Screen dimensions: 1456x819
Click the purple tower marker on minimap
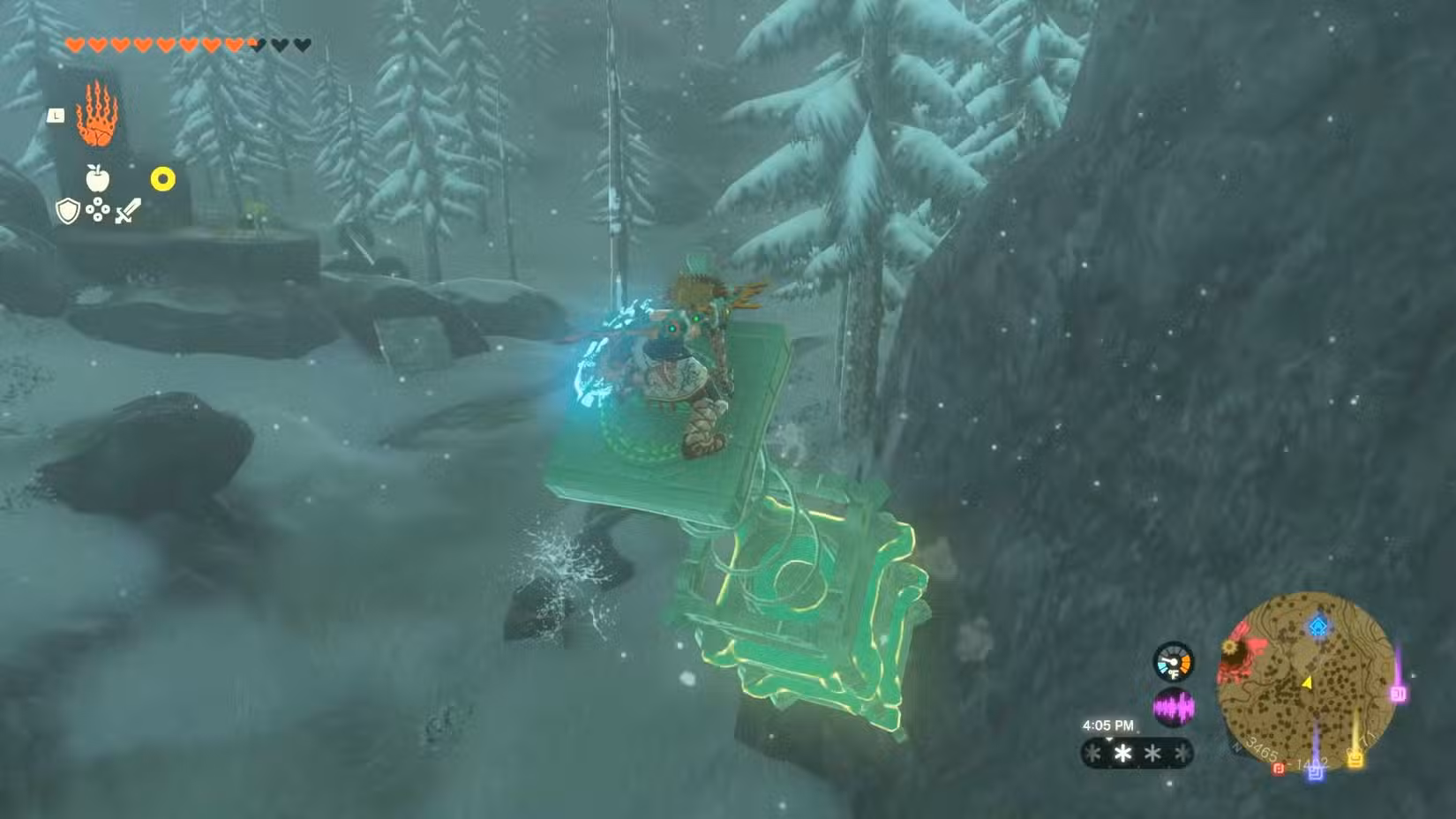(1400, 694)
